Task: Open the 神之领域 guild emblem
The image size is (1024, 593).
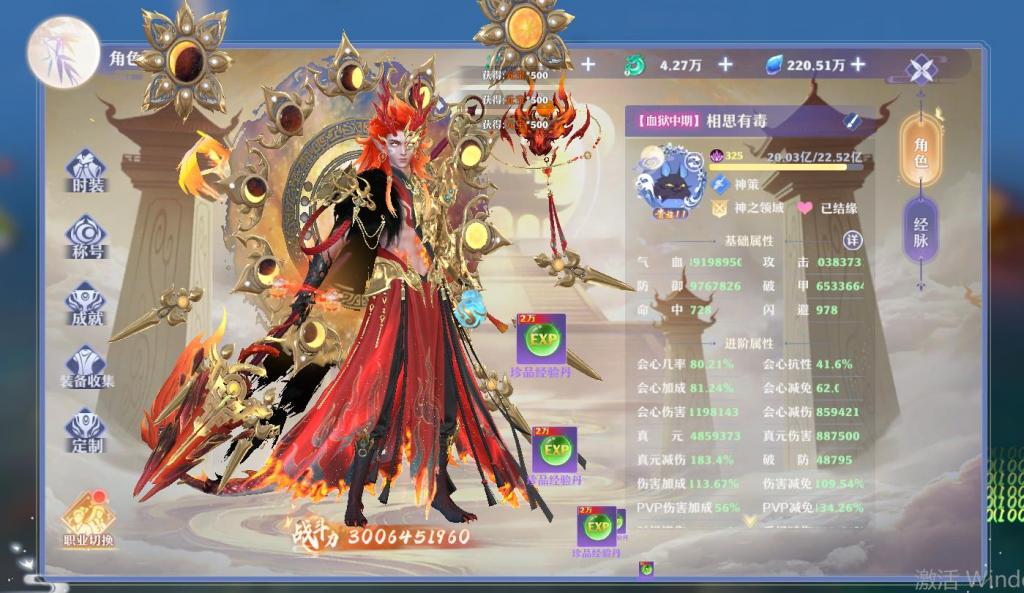Action: tap(720, 209)
